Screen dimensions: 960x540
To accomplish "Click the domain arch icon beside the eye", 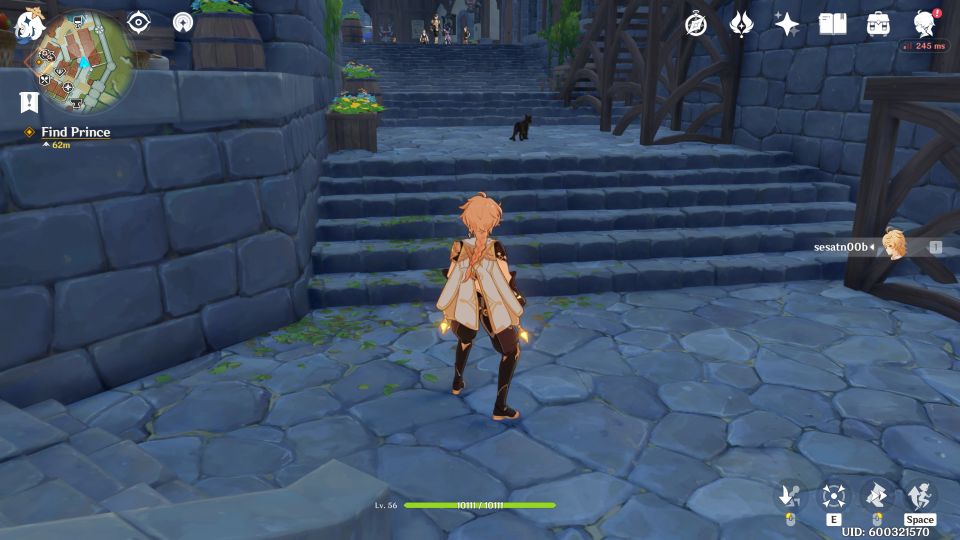I will (183, 22).
